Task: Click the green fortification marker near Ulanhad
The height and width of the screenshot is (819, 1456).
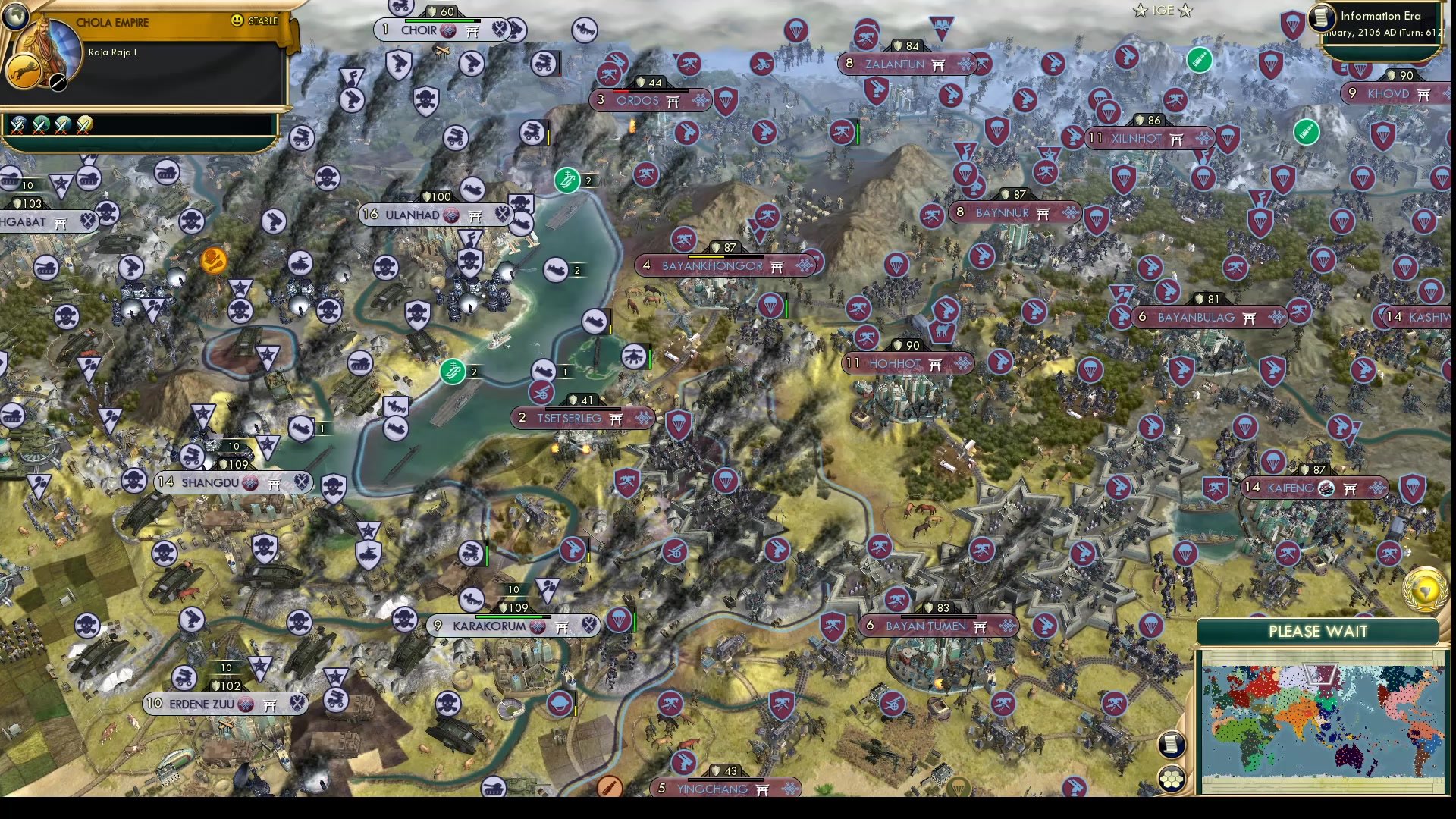Action: coord(569,180)
